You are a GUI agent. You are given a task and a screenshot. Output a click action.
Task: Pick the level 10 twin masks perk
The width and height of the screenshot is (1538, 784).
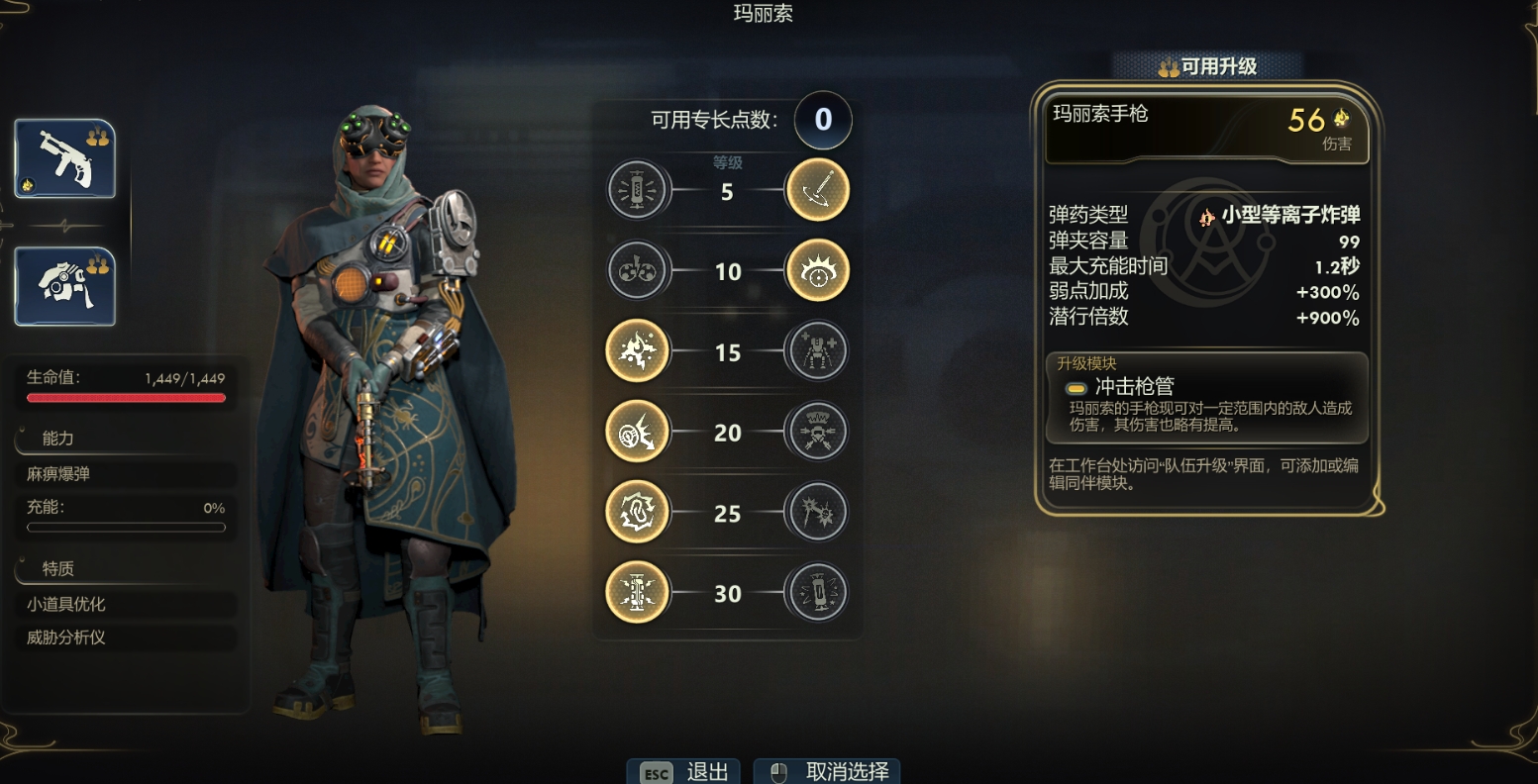639,270
